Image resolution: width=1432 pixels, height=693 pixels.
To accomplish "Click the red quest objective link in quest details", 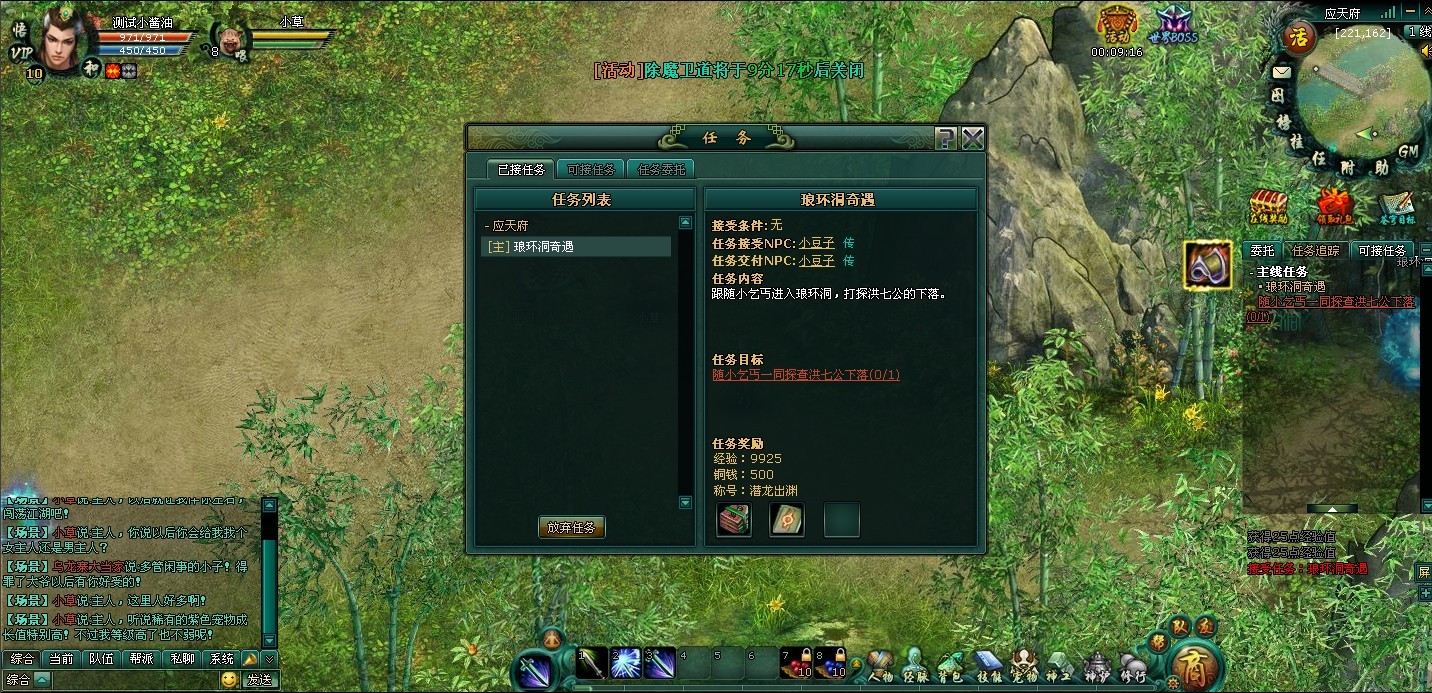I will click(x=805, y=375).
